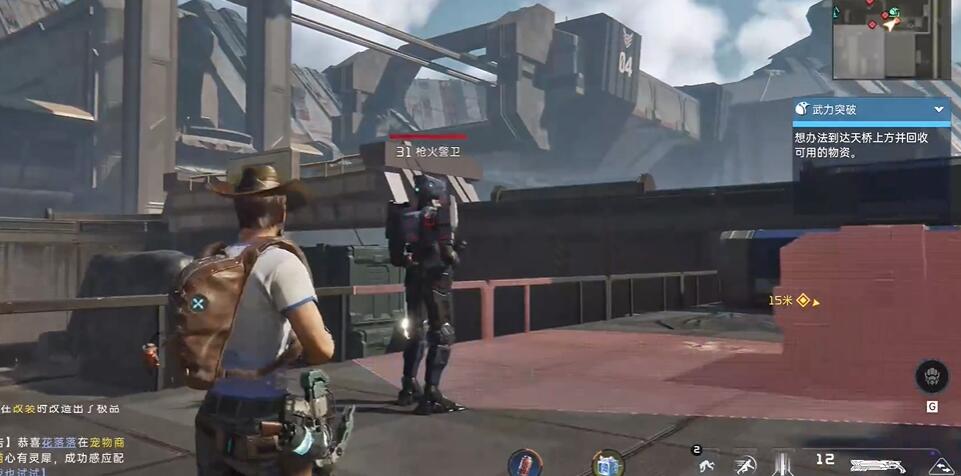Open the minimap
The image size is (961, 476).
pos(892,39)
